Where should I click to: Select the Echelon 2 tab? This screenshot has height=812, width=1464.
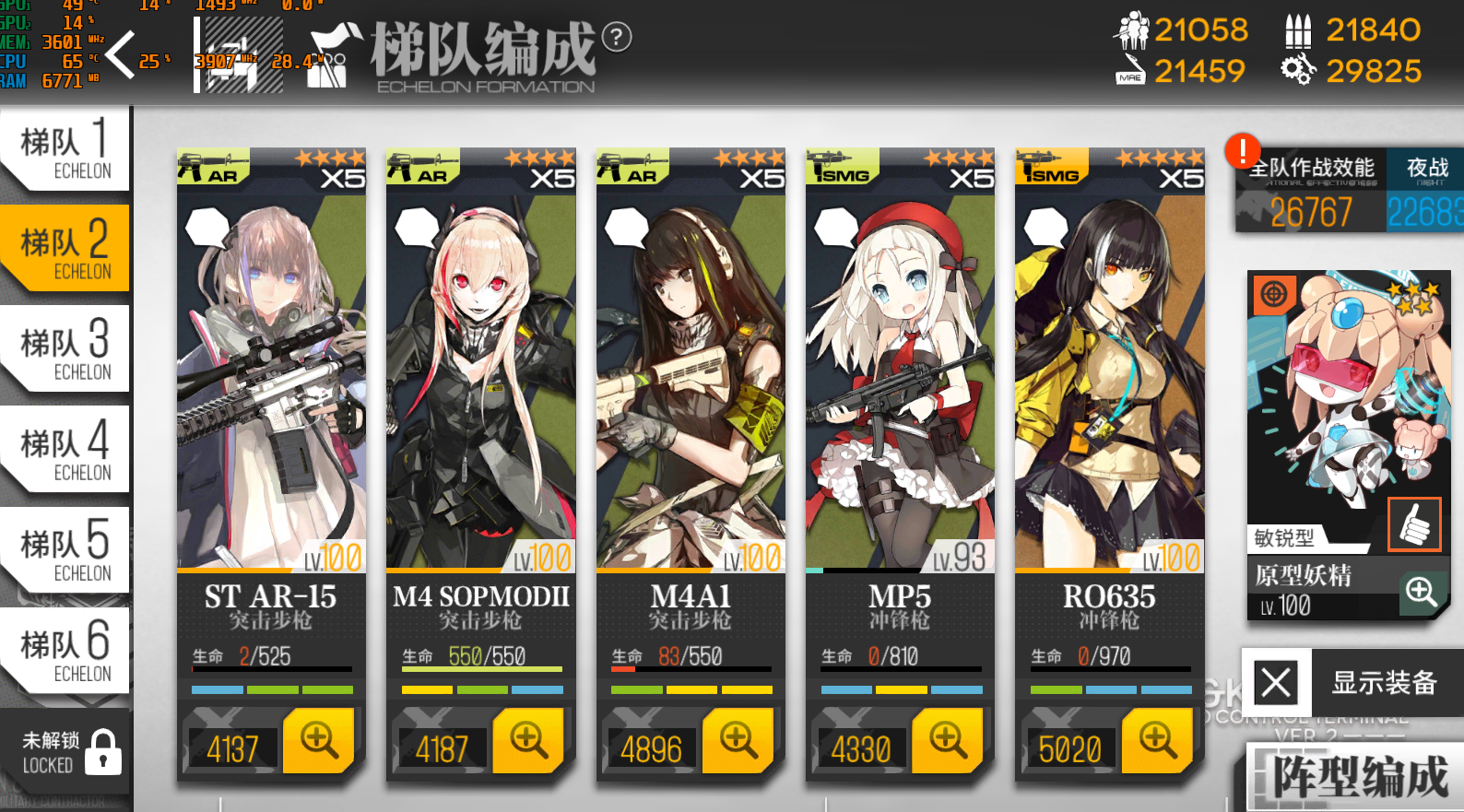tap(65, 249)
